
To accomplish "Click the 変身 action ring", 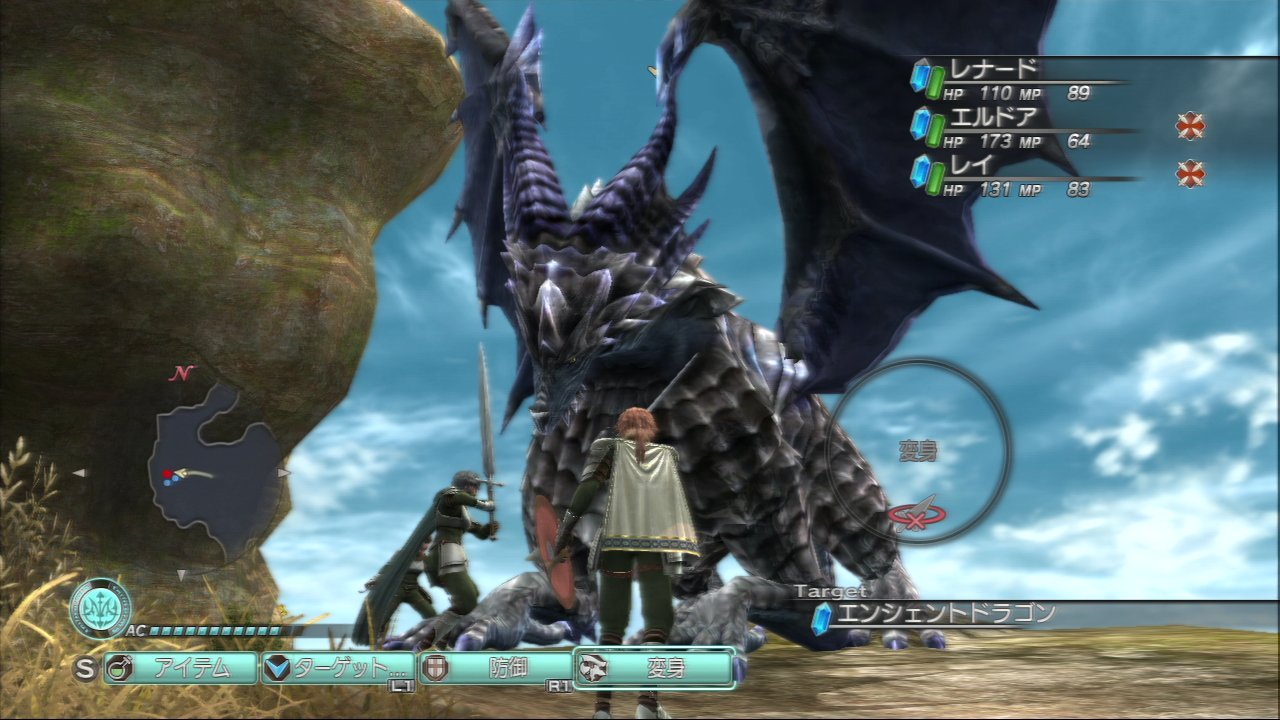I will coord(918,452).
